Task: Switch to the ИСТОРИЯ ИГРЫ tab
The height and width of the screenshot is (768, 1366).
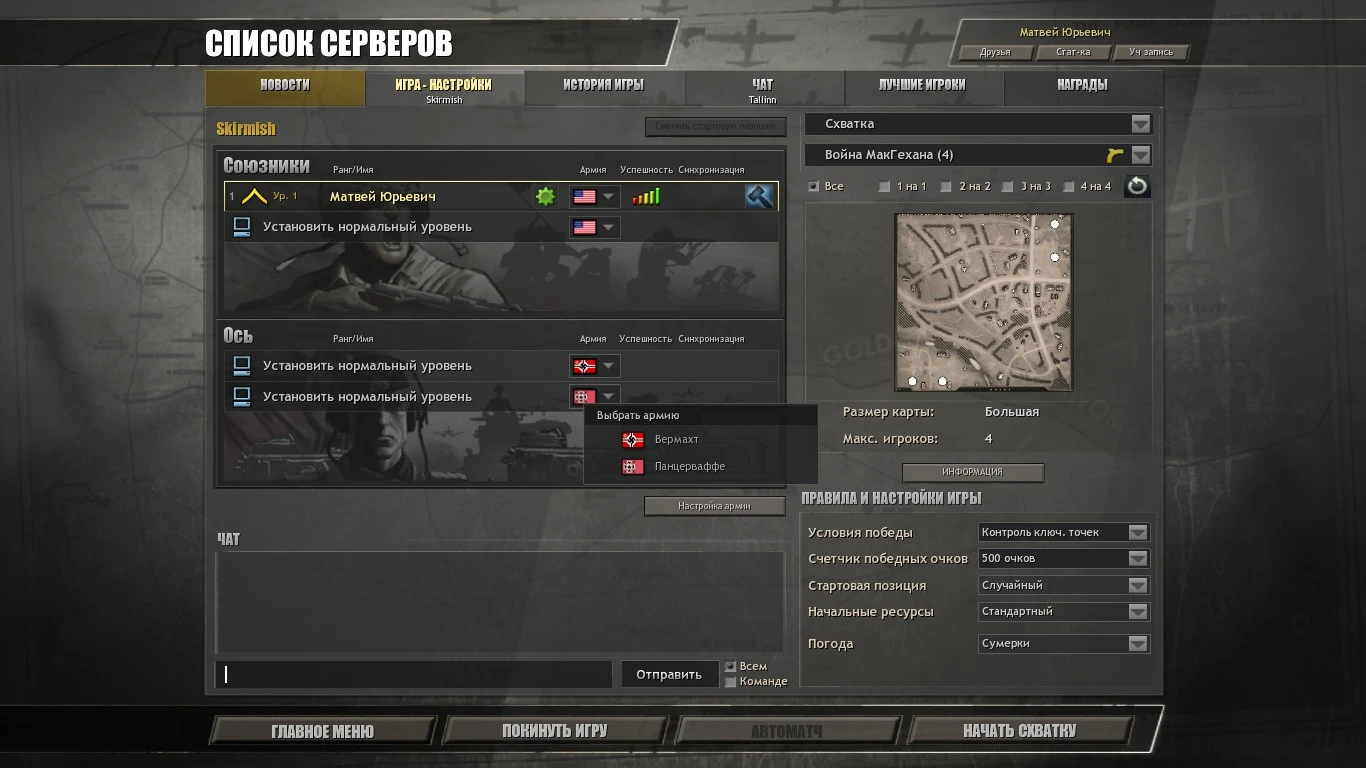Action: 603,86
